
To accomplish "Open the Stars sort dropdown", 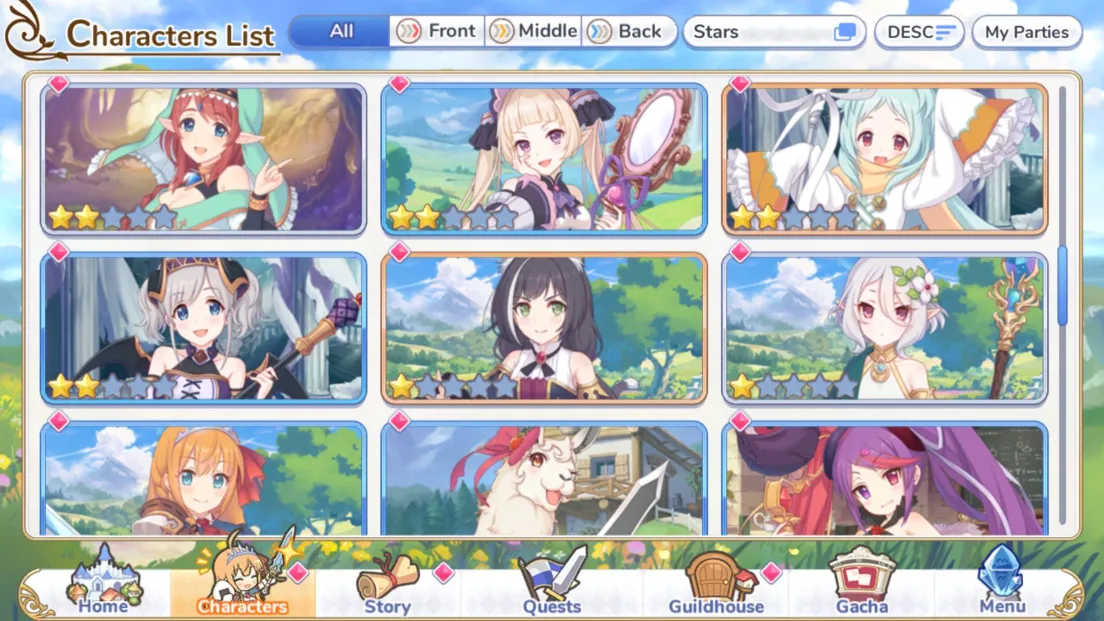I will pyautogui.click(x=774, y=32).
